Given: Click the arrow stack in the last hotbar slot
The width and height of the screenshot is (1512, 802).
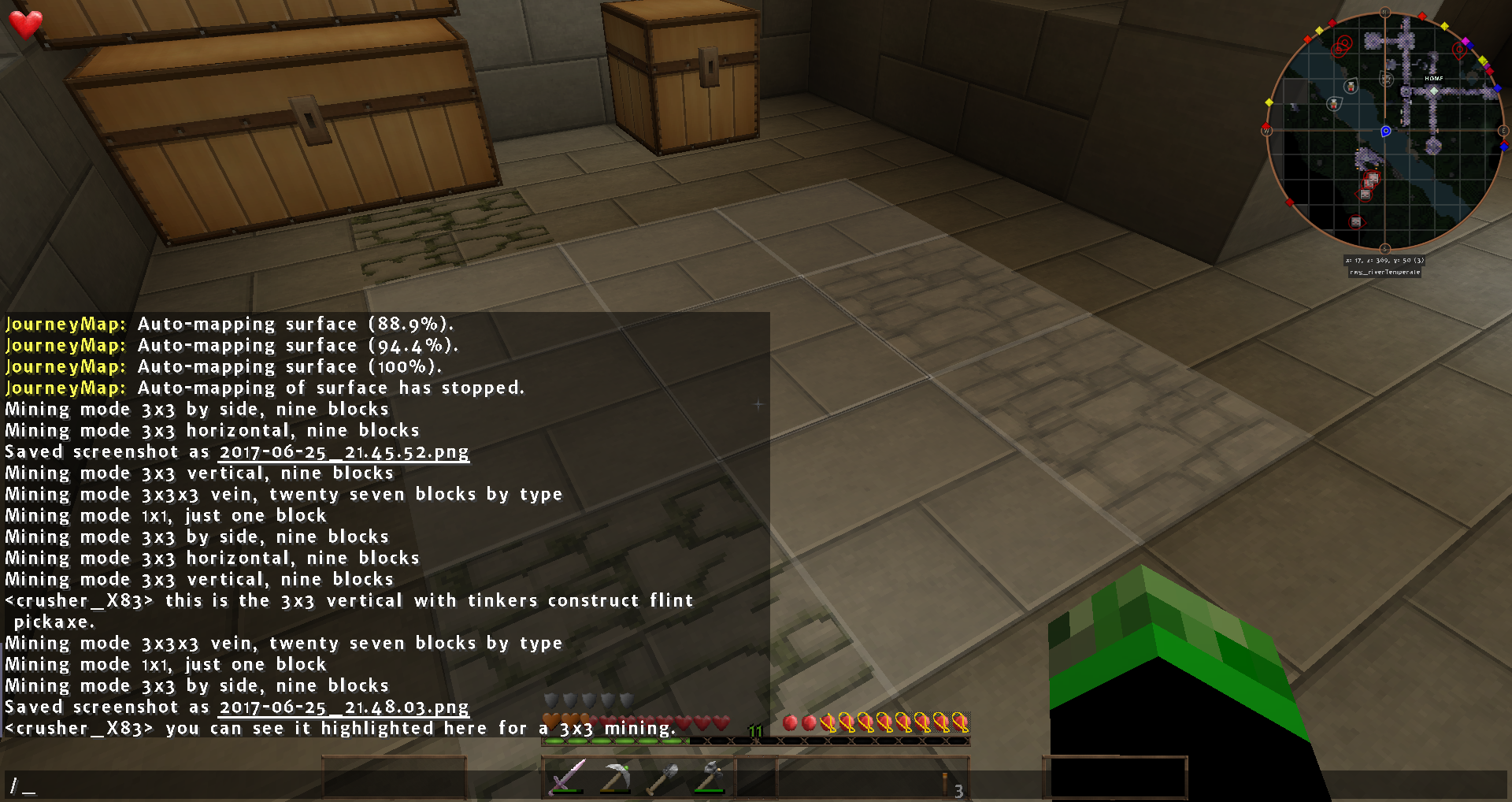Looking at the screenshot, I should (x=945, y=782).
